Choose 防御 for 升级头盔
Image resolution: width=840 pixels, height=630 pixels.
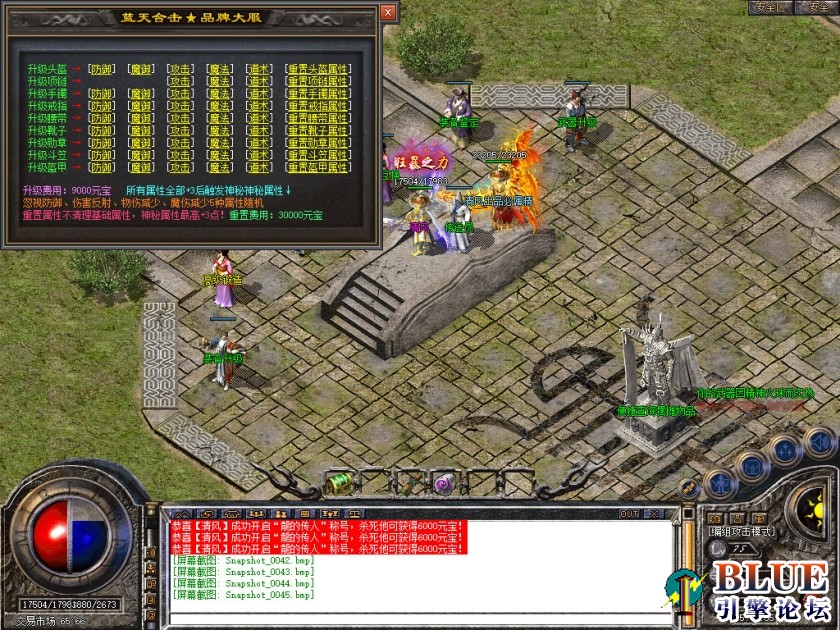pyautogui.click(x=101, y=69)
